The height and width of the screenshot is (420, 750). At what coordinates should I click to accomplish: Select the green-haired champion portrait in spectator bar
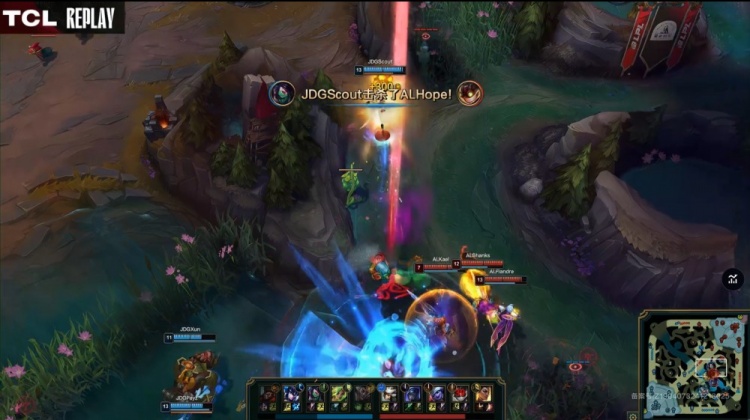coord(339,395)
